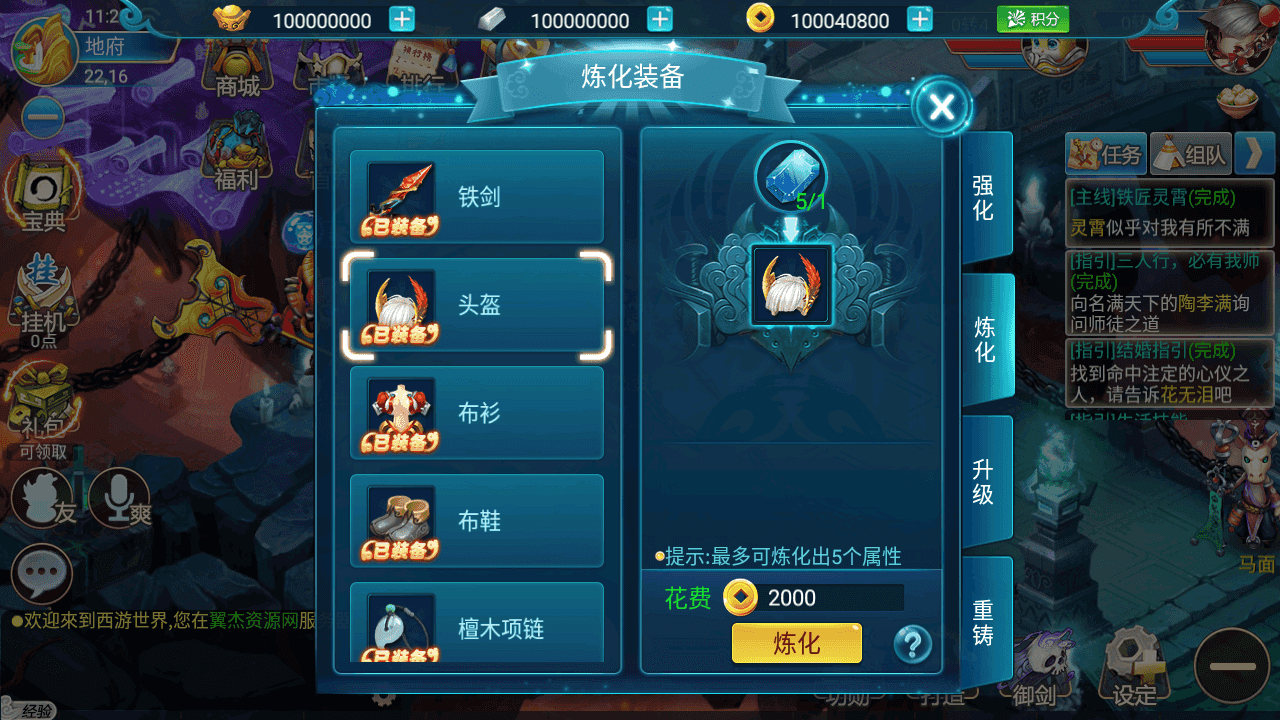Select the 铁剑 equipment row
This screenshot has height=720, width=1280.
point(477,197)
